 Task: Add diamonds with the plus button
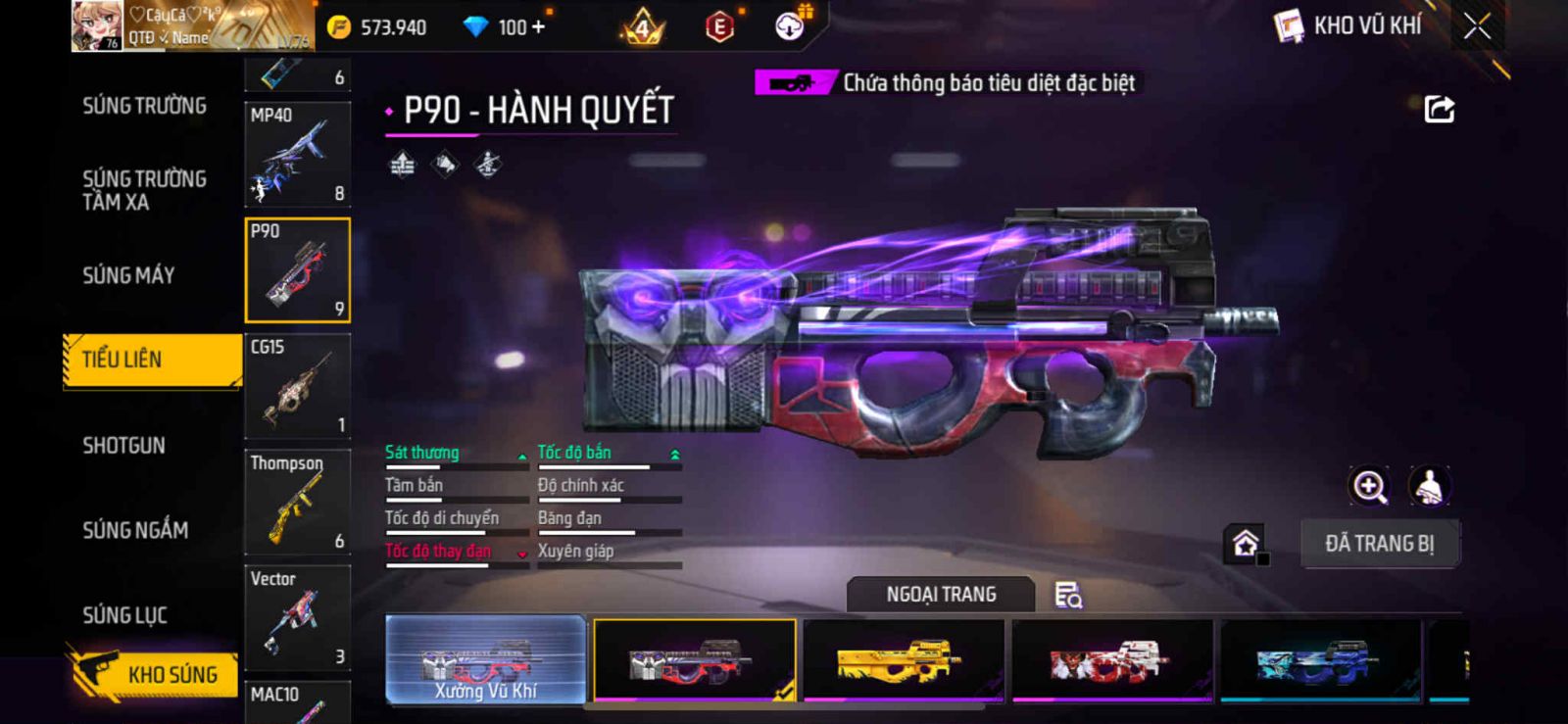(537, 26)
